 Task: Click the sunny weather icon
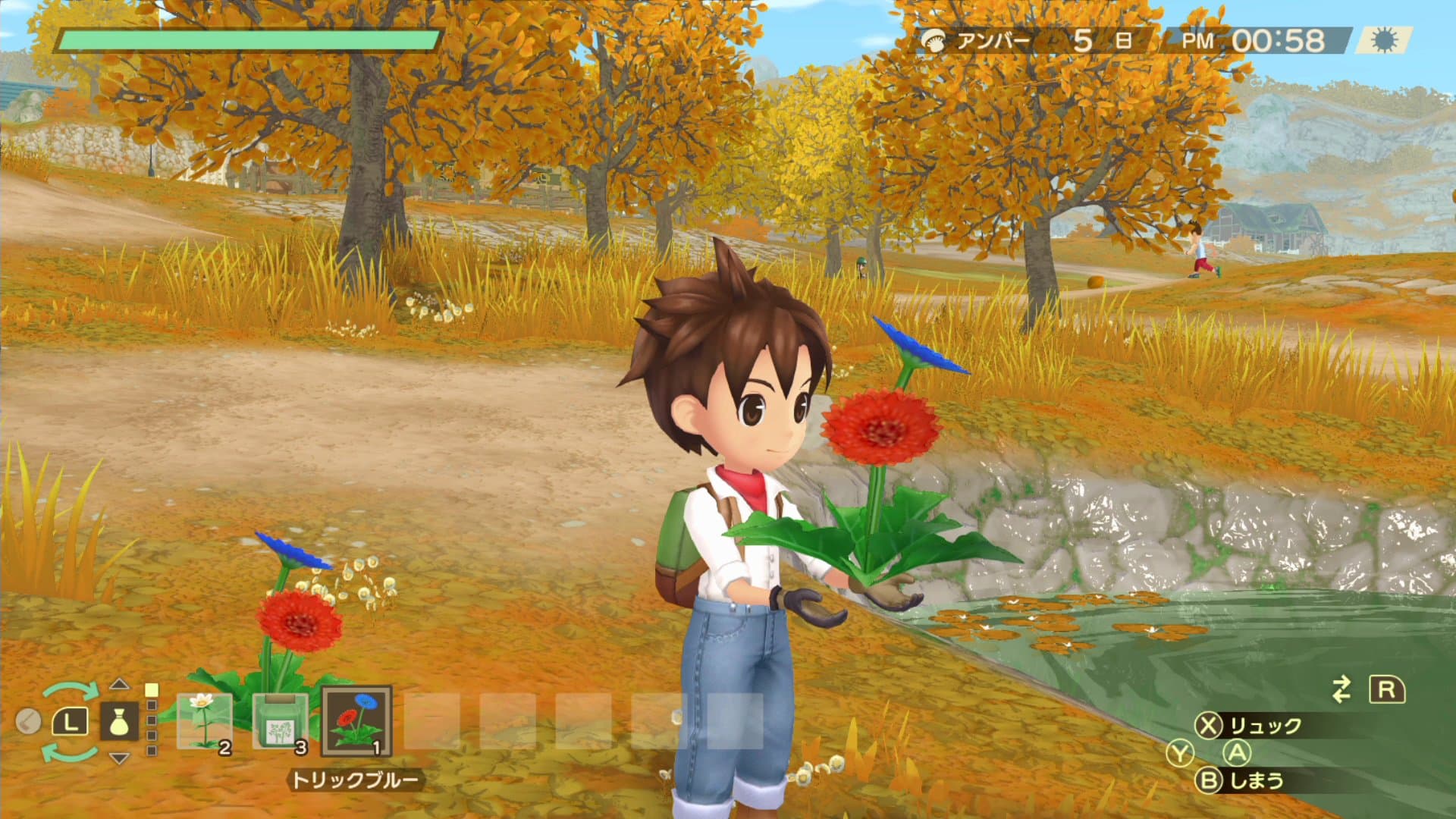pyautogui.click(x=1385, y=41)
